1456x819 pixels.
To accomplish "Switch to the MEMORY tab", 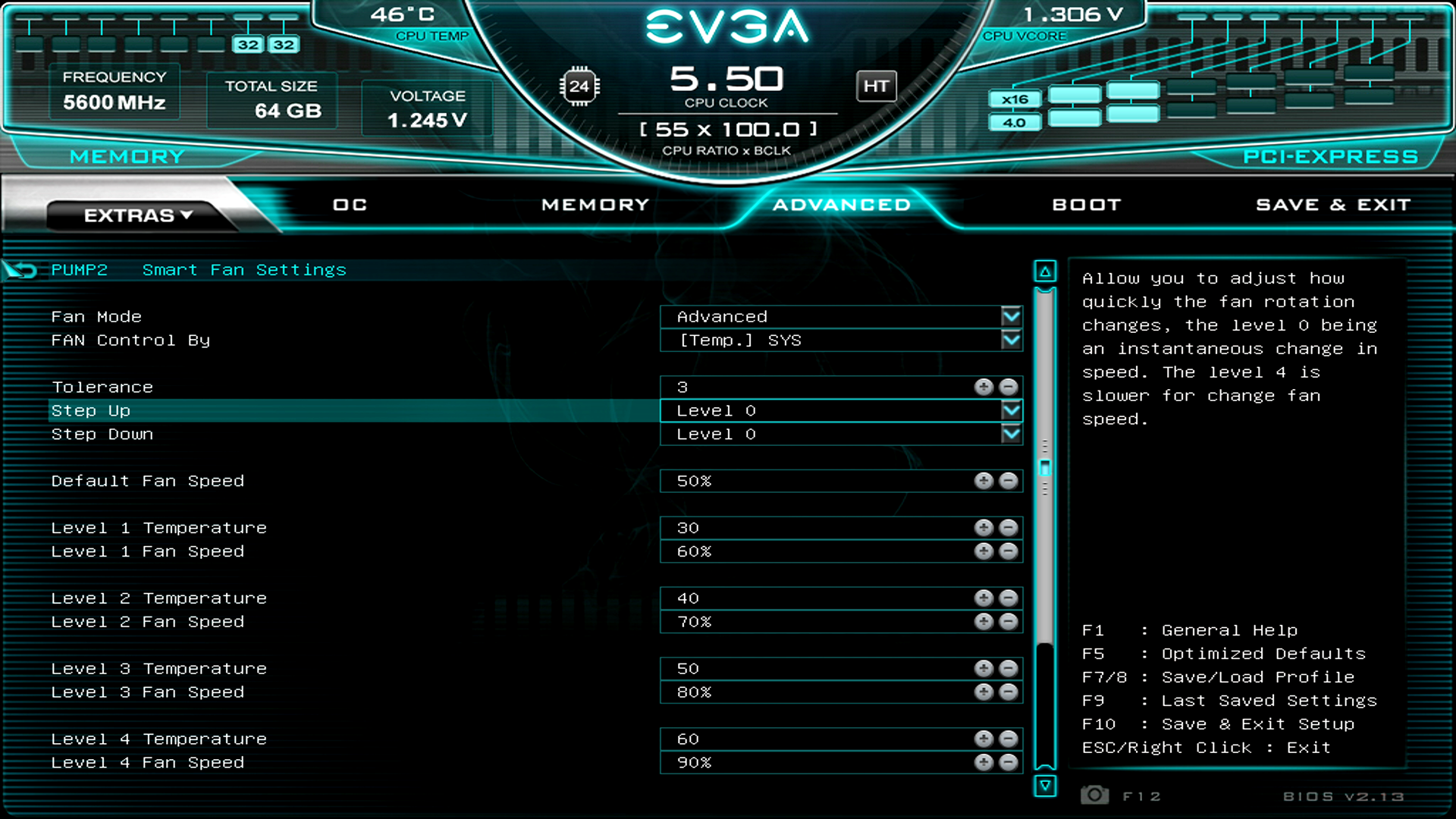I will (595, 204).
